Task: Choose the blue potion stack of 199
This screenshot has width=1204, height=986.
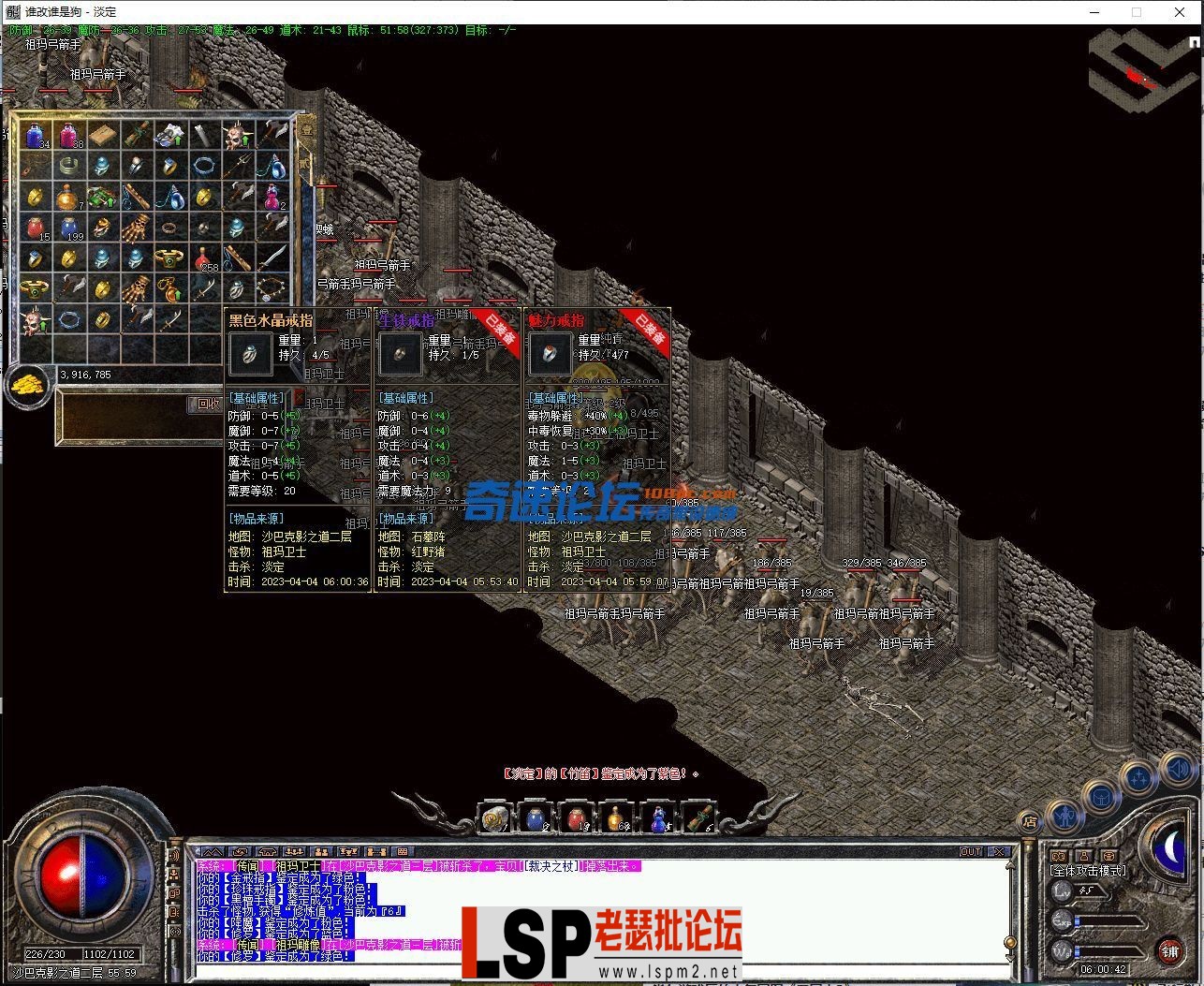Action: pyautogui.click(x=70, y=228)
